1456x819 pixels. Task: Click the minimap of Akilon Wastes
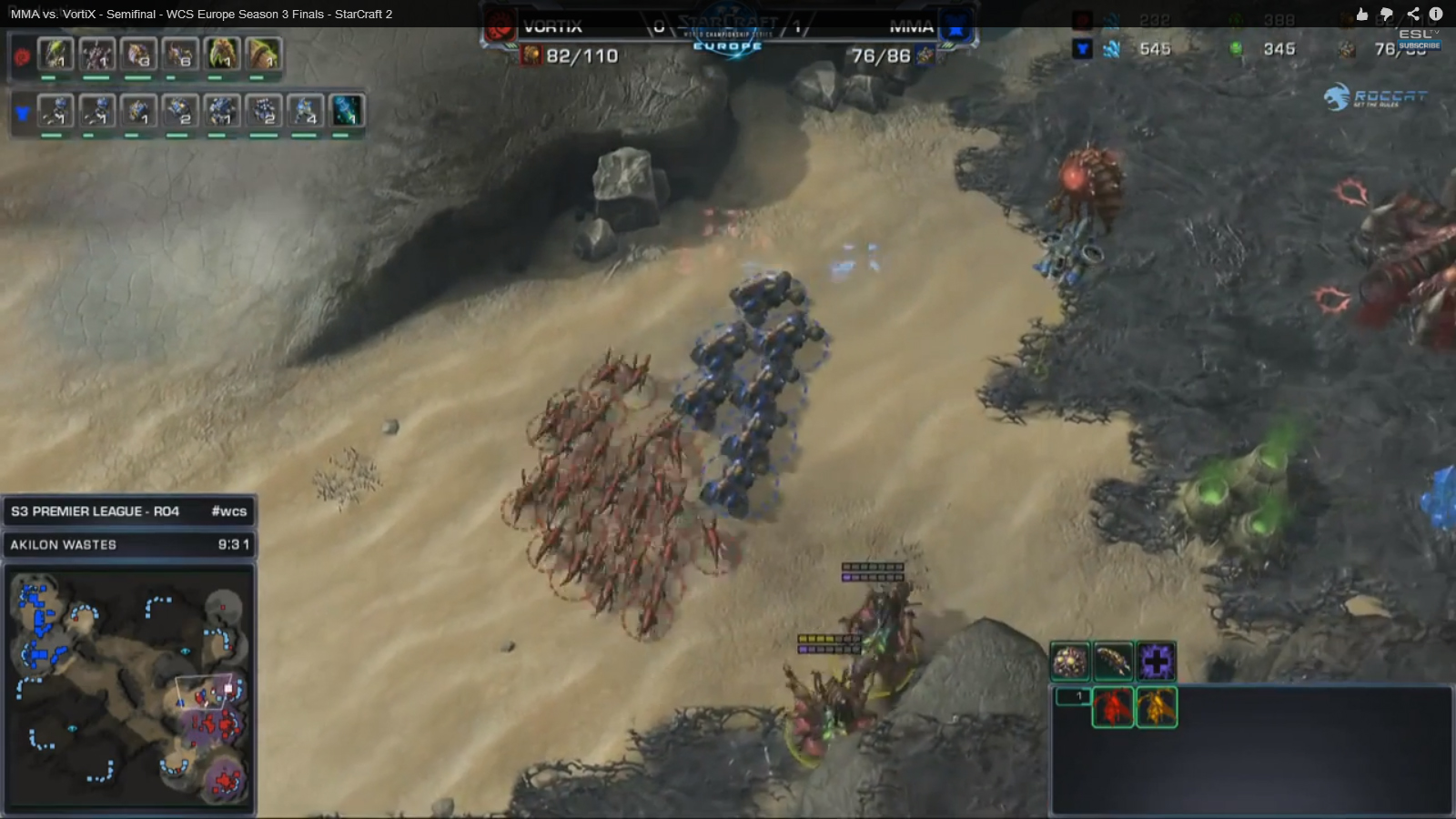(x=129, y=688)
